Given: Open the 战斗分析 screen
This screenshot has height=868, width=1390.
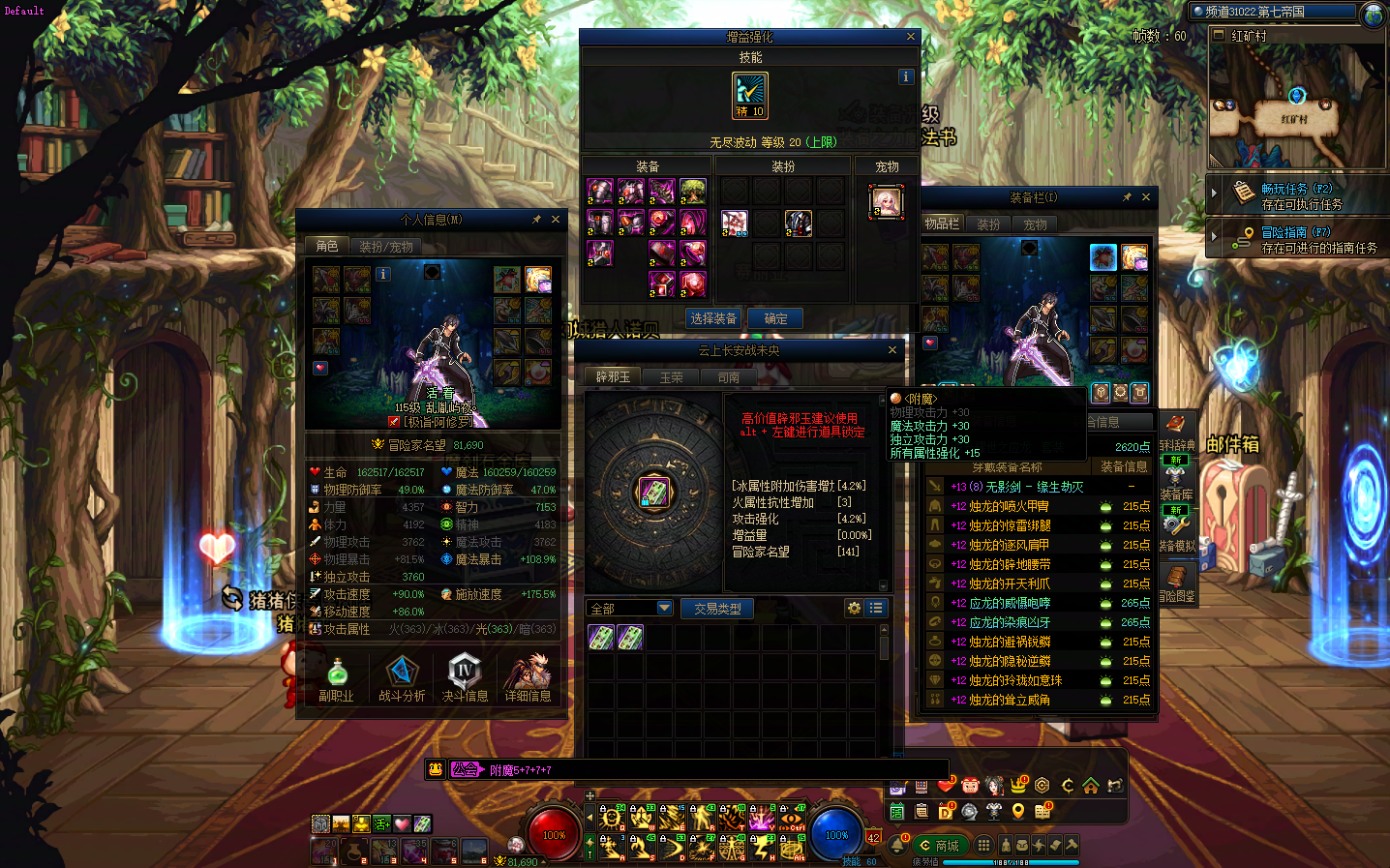Looking at the screenshot, I should pyautogui.click(x=402, y=678).
